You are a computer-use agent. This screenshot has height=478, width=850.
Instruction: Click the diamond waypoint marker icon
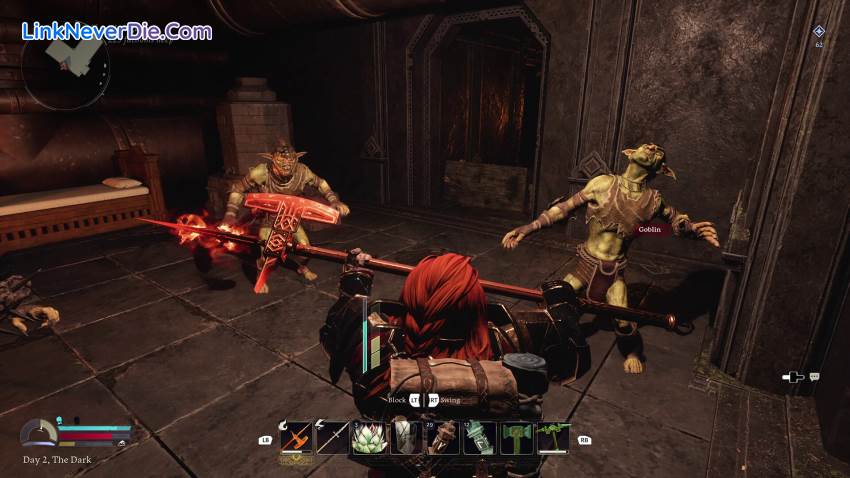coord(819,32)
